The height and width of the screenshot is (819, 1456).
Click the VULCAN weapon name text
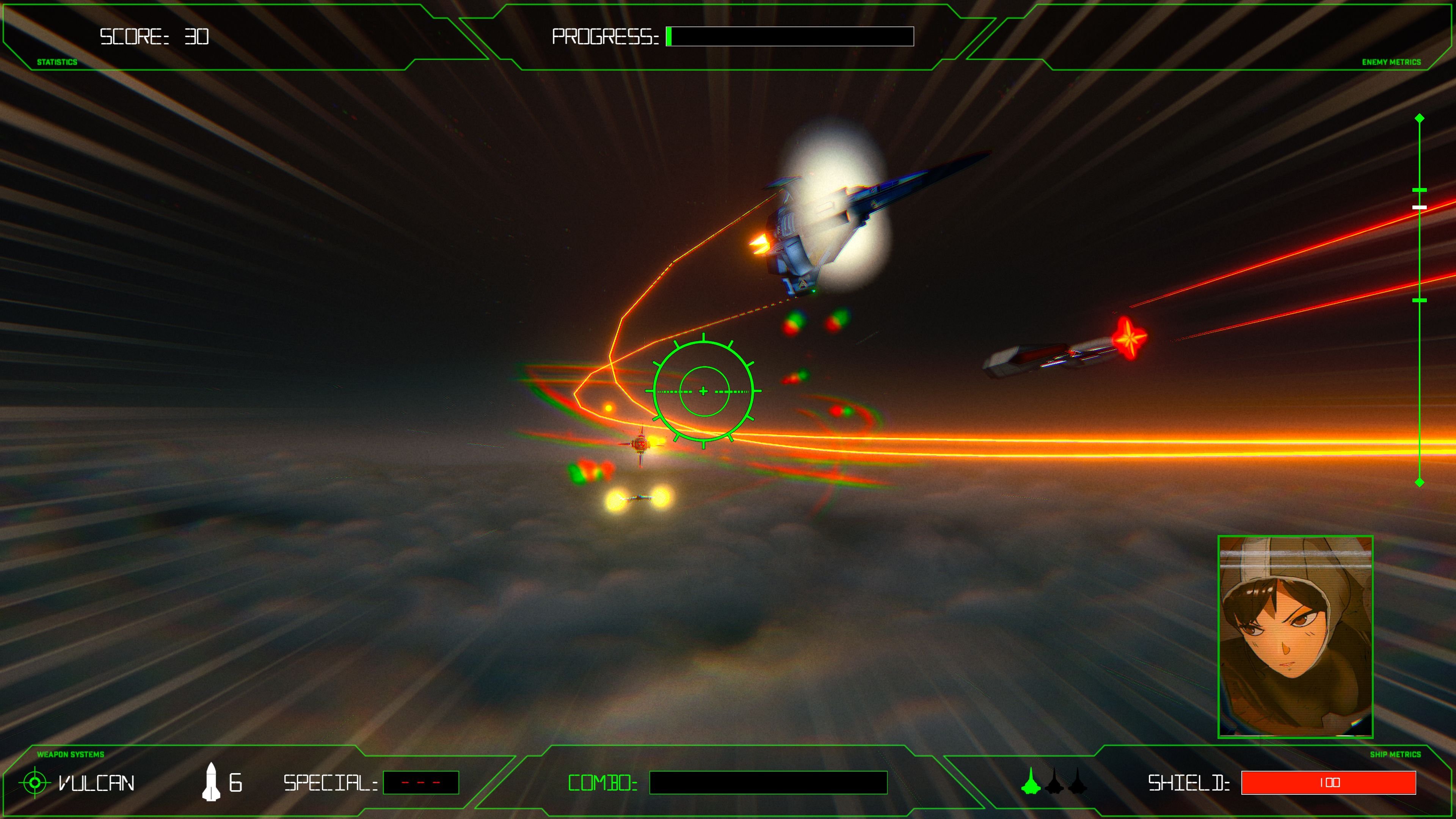click(97, 783)
